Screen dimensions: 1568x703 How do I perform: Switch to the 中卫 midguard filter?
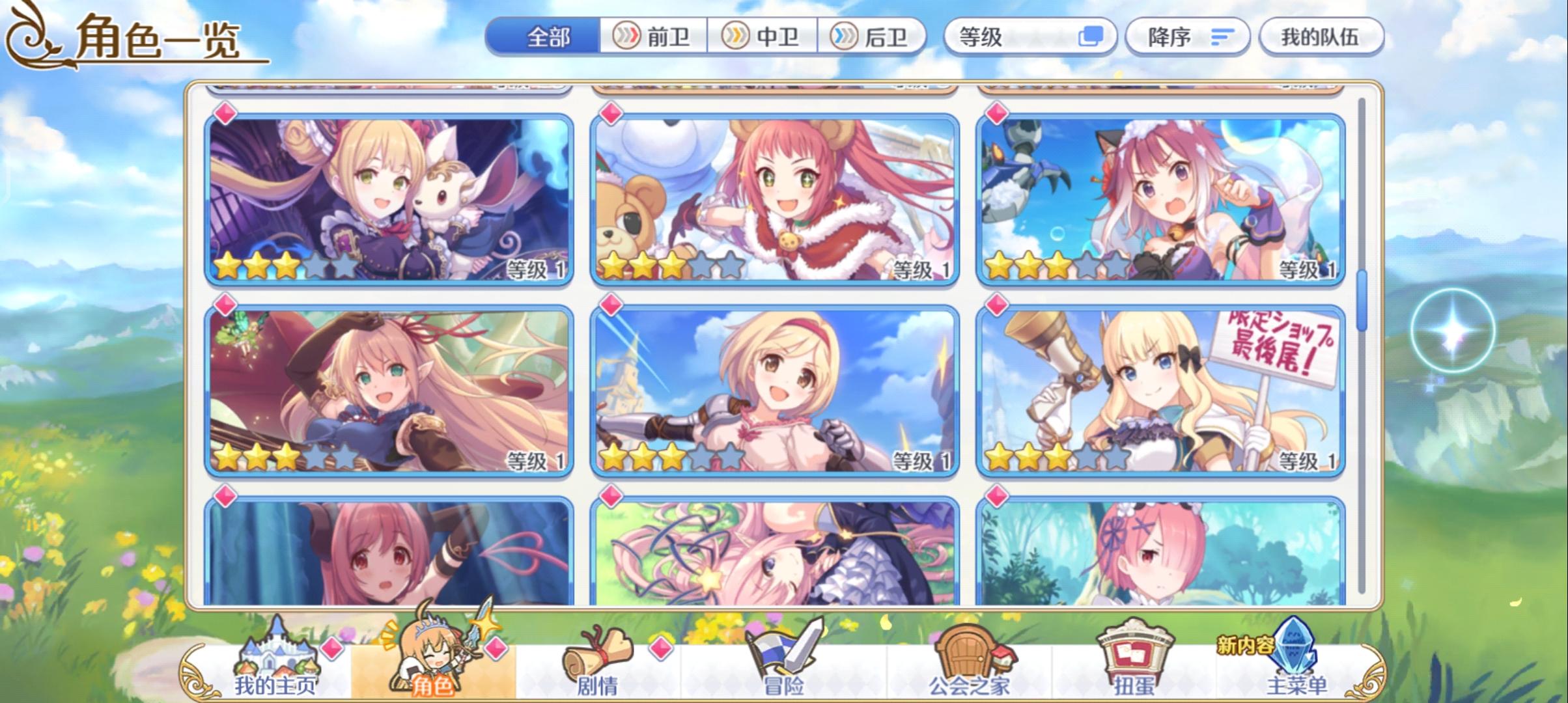pyautogui.click(x=766, y=37)
